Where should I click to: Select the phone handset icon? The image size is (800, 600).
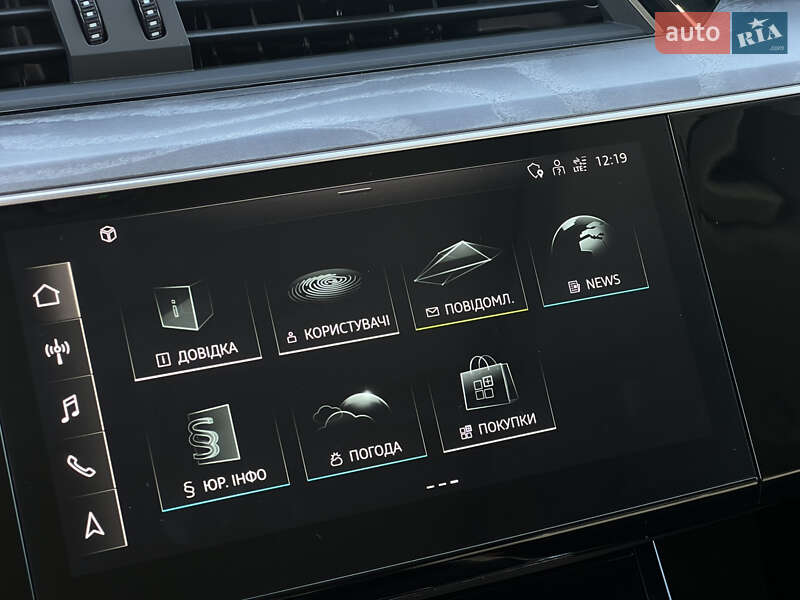[81, 465]
